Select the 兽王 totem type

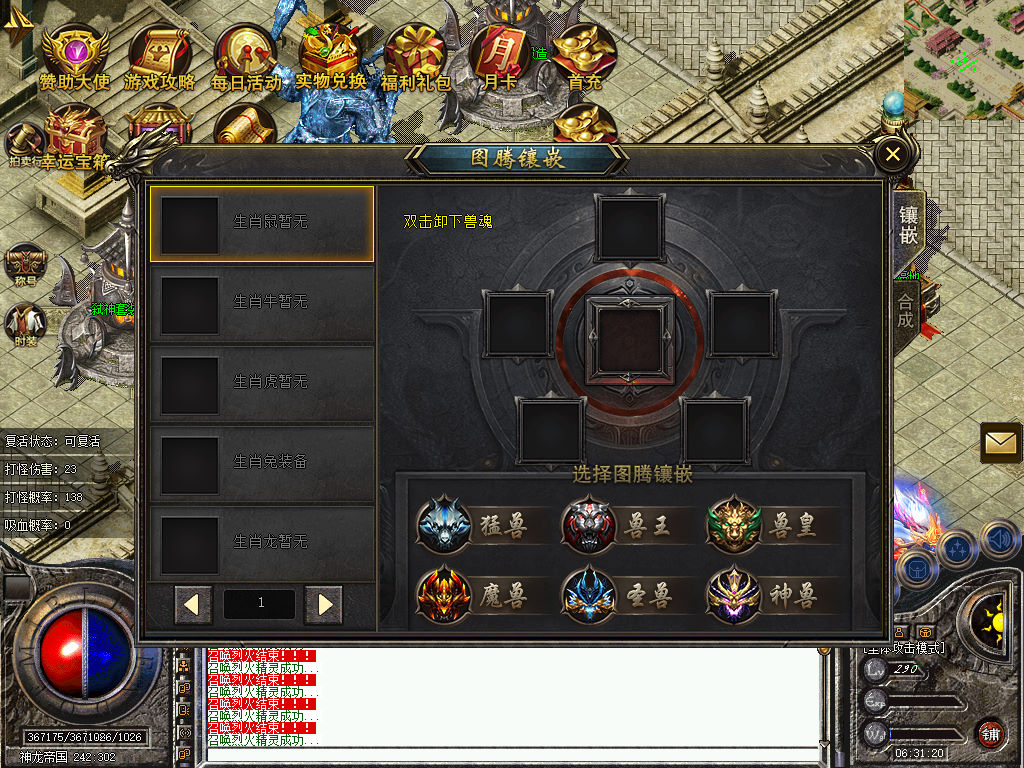coord(618,525)
